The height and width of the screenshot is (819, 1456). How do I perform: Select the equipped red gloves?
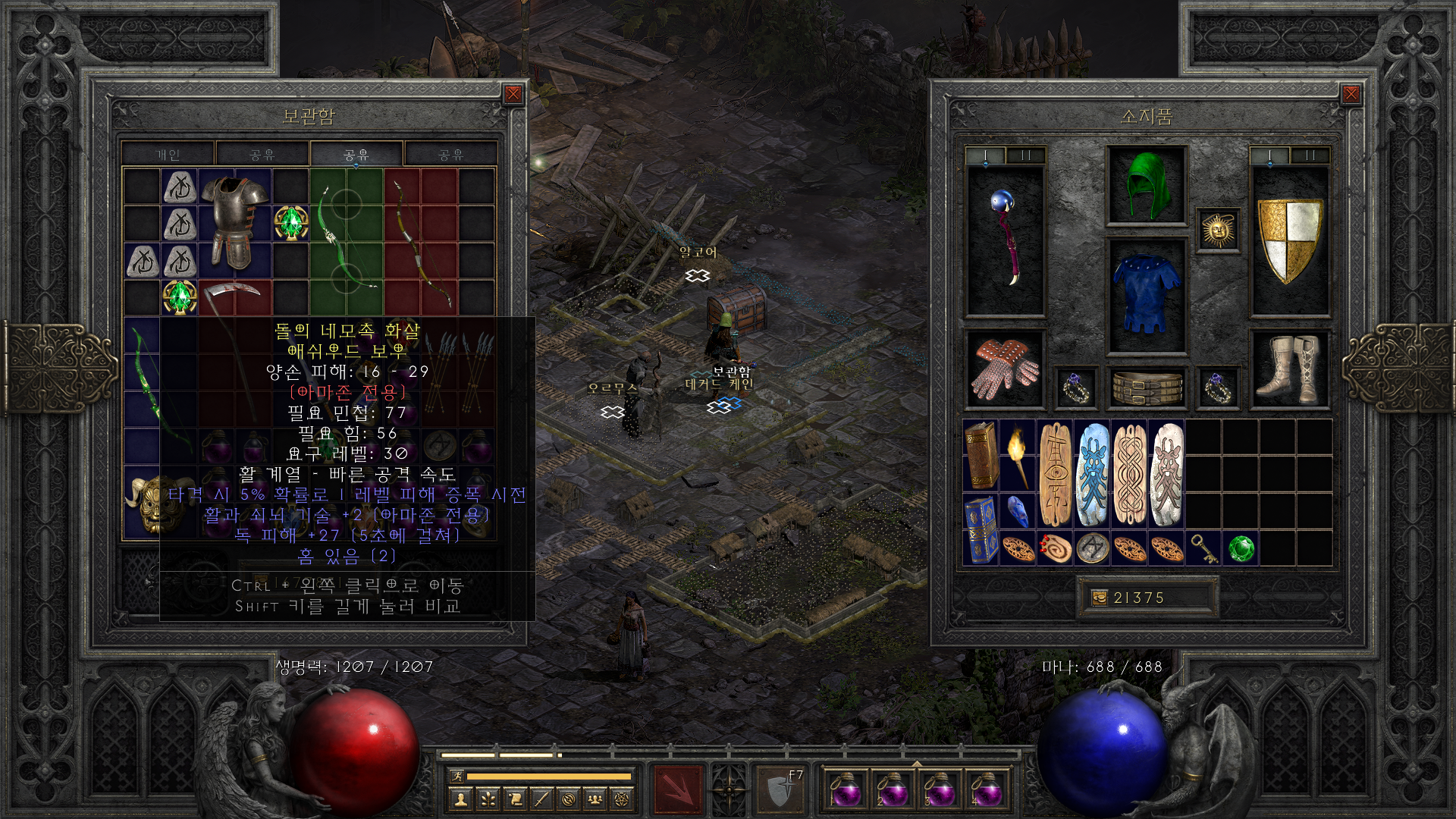1006,369
